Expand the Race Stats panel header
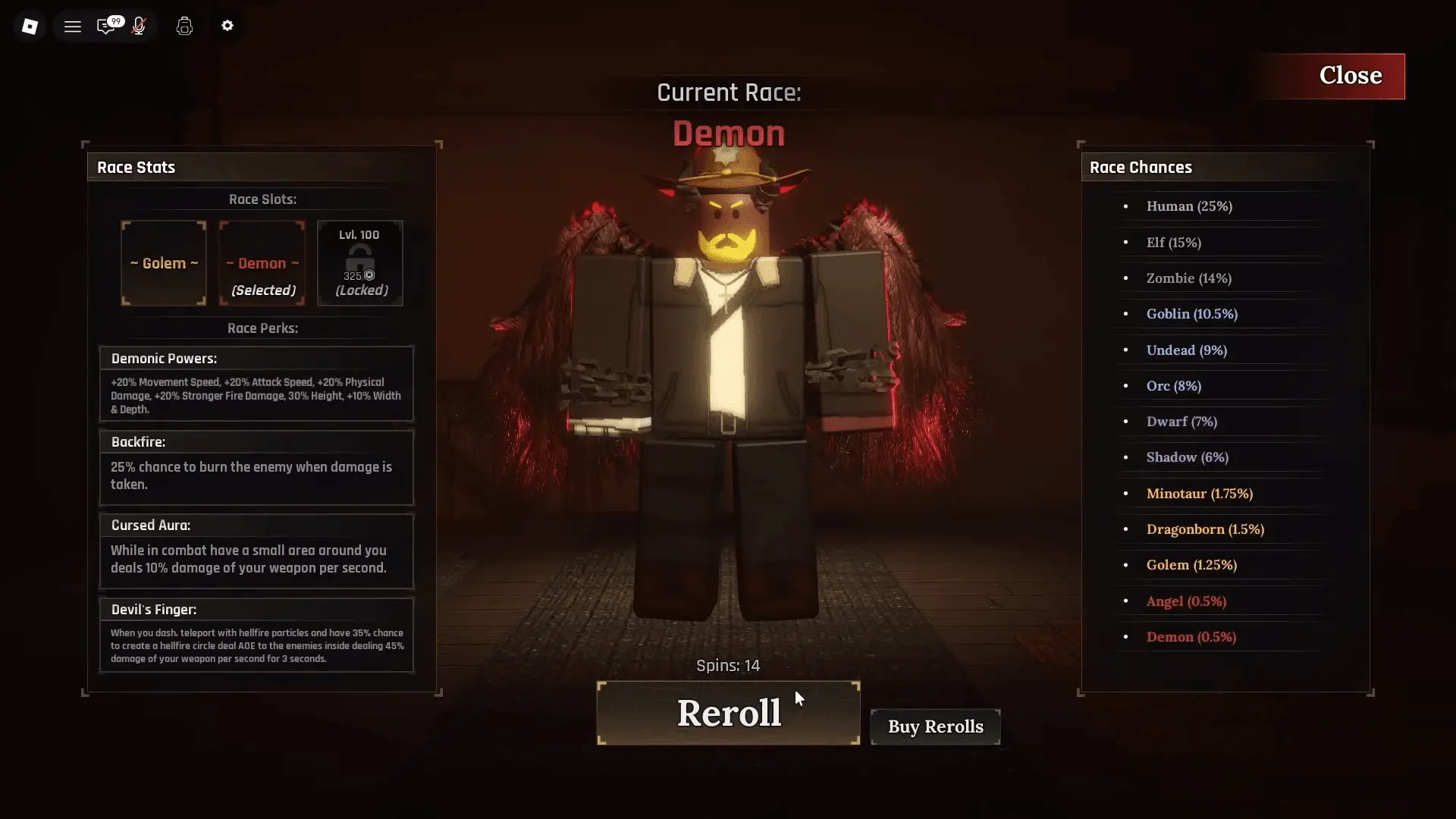Screen dimensions: 1456x819 click(x=136, y=167)
